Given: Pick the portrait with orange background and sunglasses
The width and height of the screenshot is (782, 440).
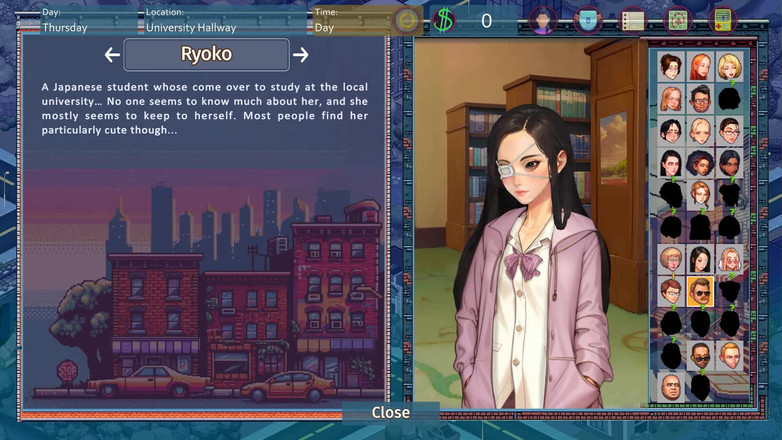Looking at the screenshot, I should click(700, 291).
